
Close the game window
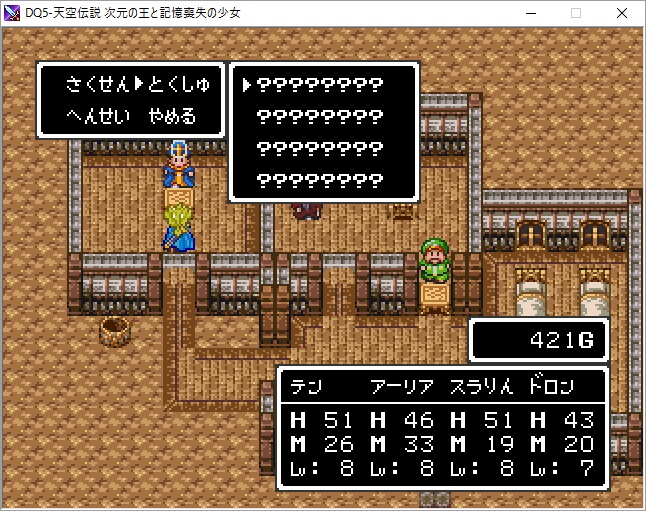622,14
